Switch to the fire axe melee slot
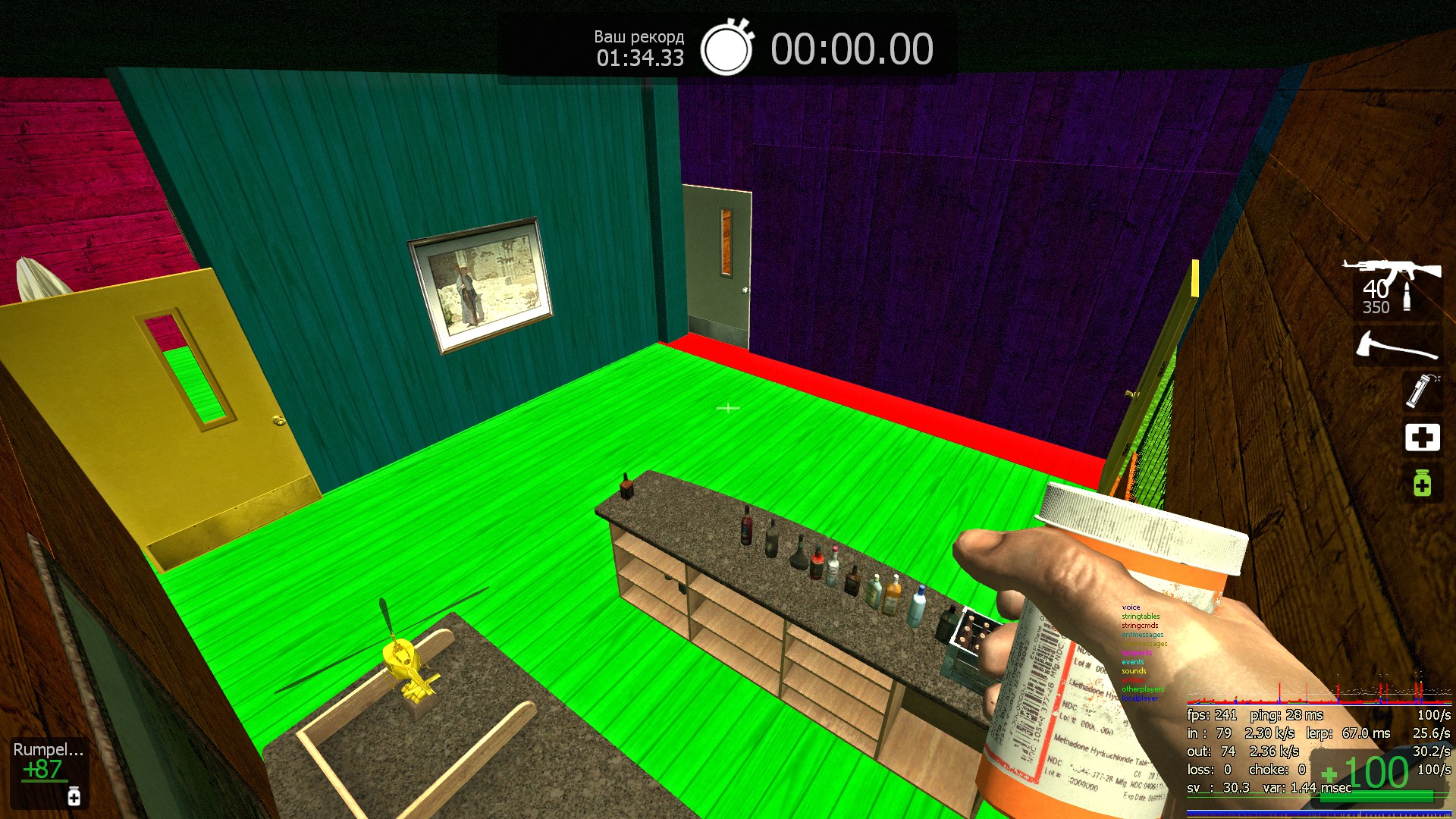Screen dimensions: 1456x819 [x=1397, y=347]
